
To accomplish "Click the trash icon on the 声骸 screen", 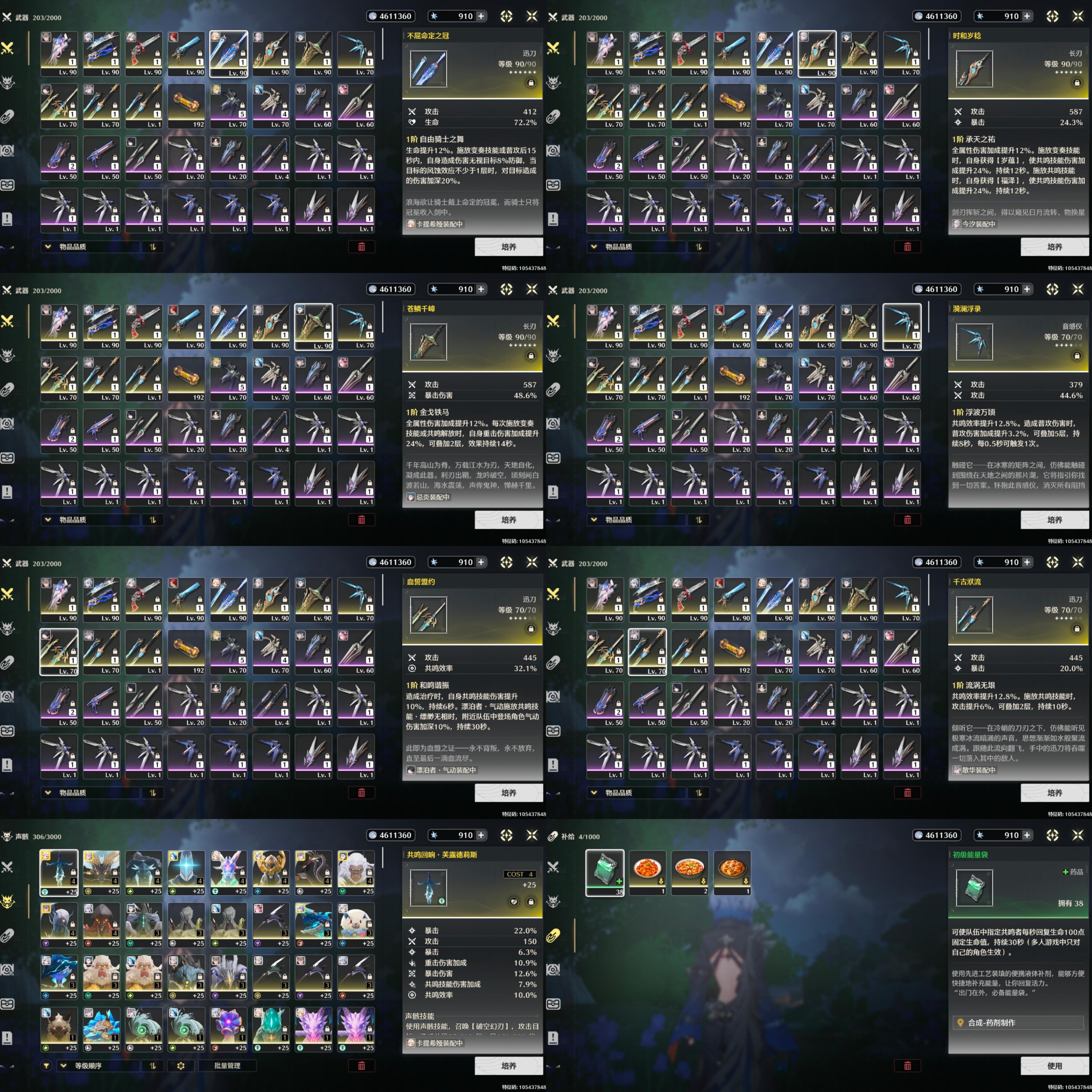I will [361, 1065].
